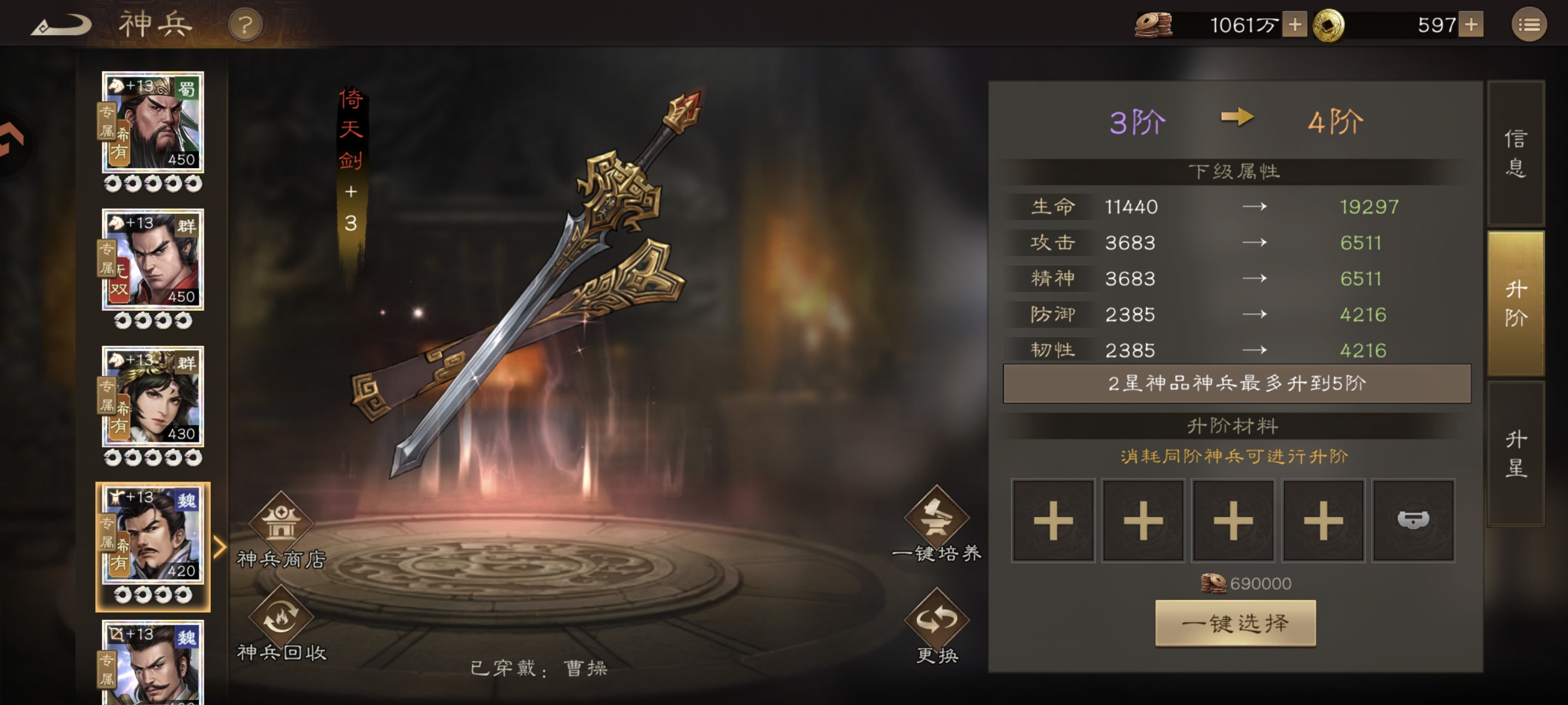Add more silver coins with plus button
The height and width of the screenshot is (705, 1568).
click(1294, 25)
